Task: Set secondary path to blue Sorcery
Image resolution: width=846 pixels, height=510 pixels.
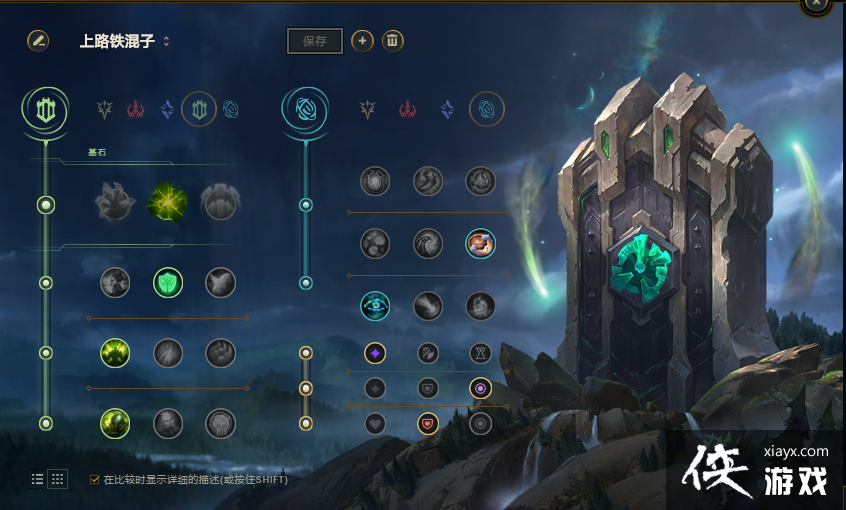Action: [447, 109]
